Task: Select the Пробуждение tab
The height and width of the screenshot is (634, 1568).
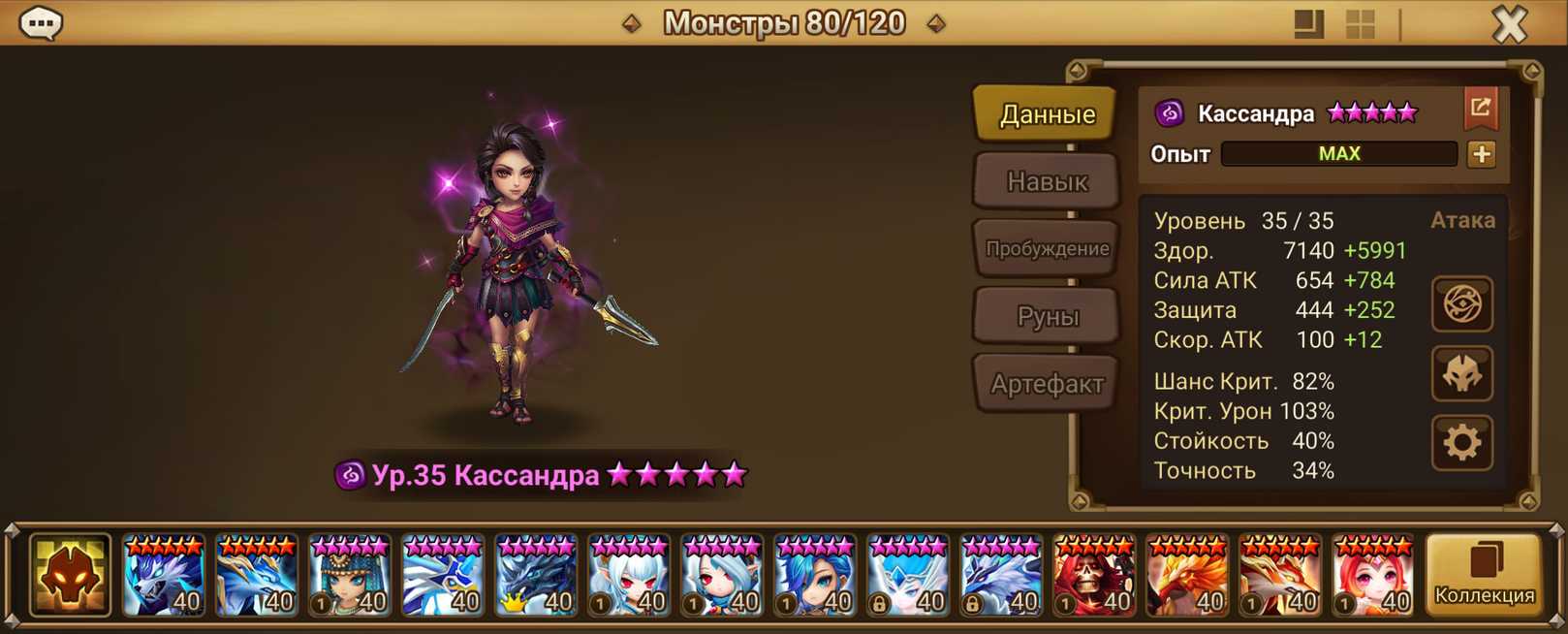Action: [1046, 248]
